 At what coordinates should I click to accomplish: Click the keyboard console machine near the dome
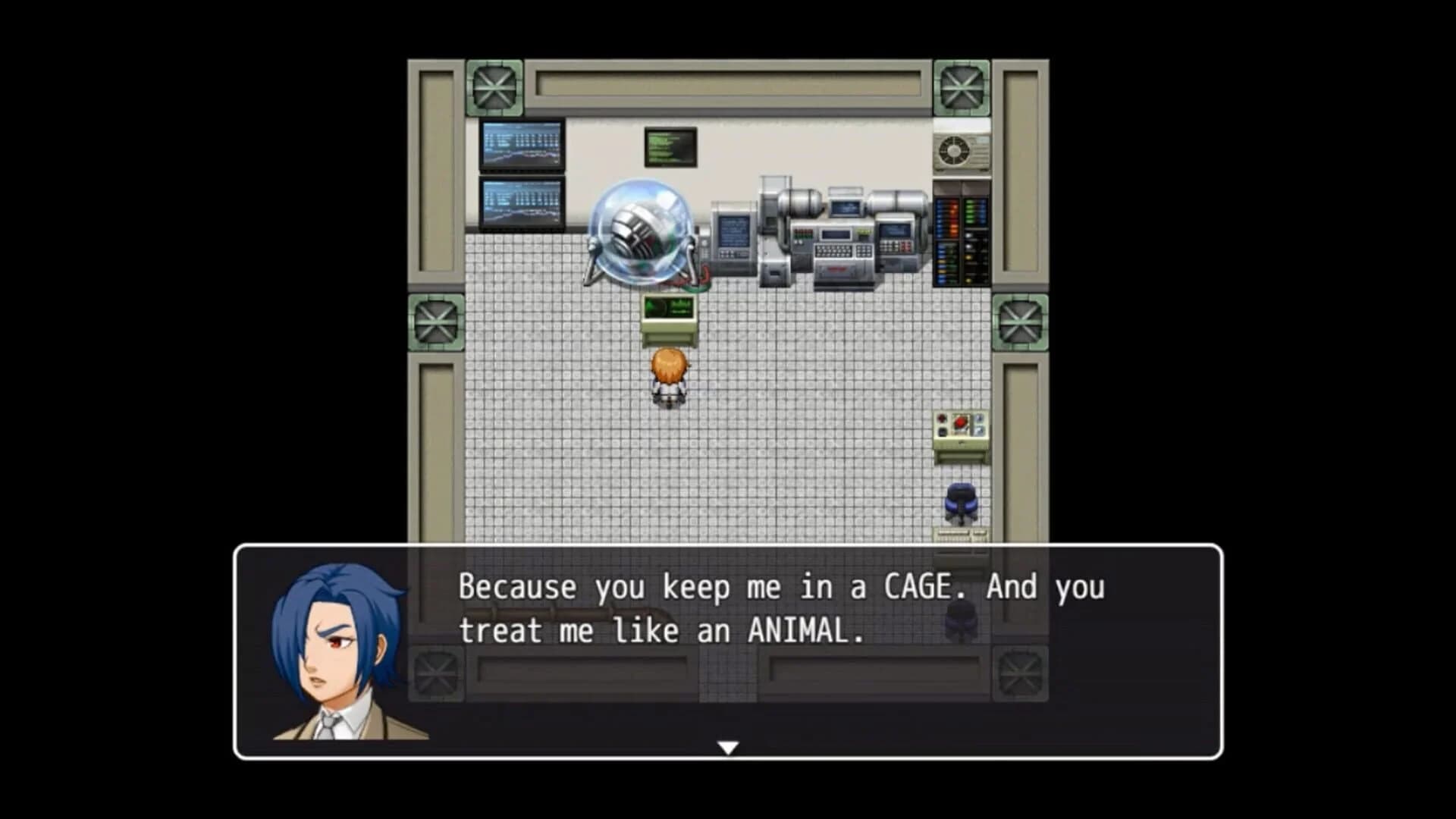coord(834,250)
